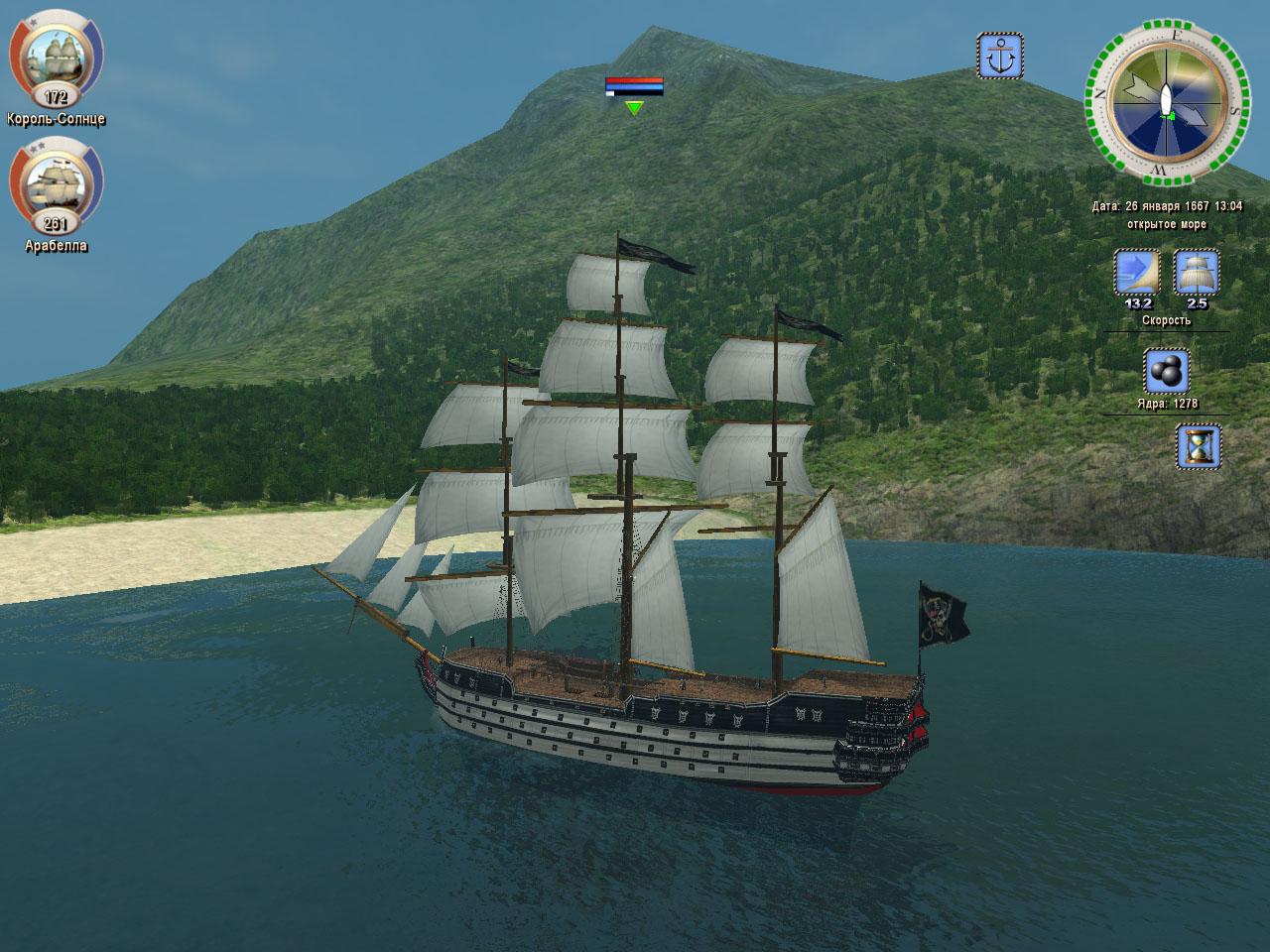Click the anchor icon
The height and width of the screenshot is (952, 1270).
[999, 56]
